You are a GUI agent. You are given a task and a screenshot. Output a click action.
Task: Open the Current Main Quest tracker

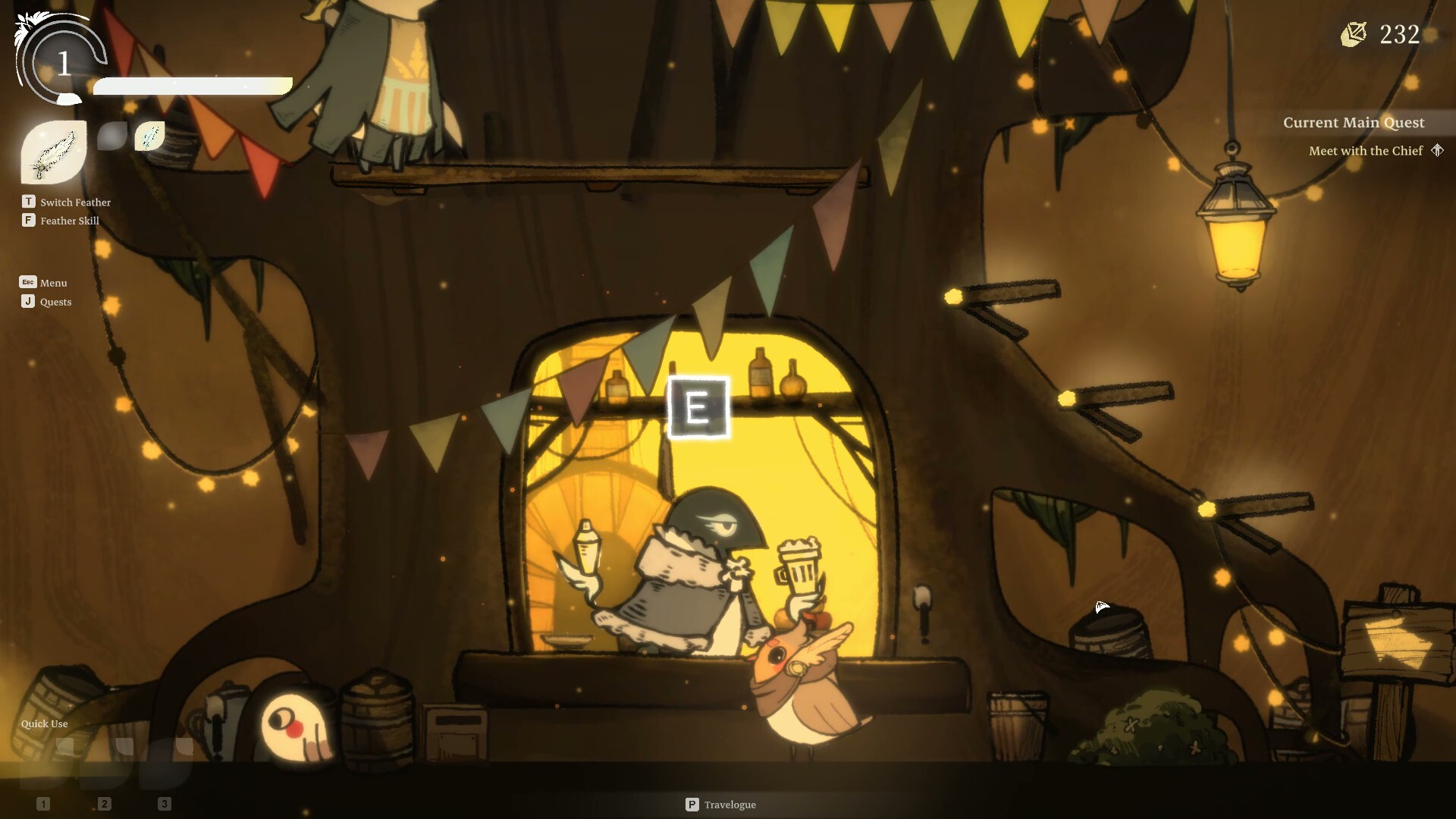point(1353,123)
